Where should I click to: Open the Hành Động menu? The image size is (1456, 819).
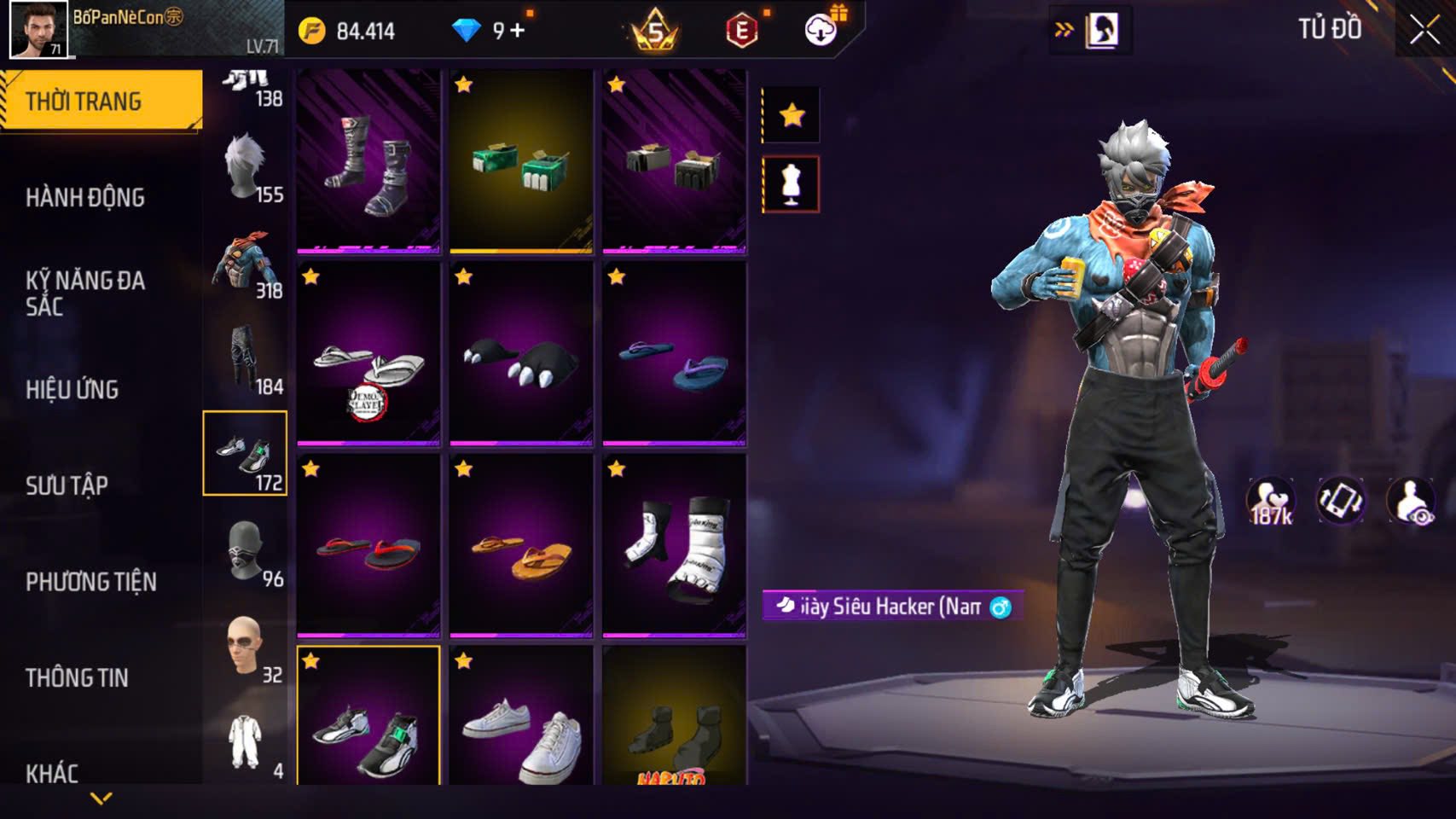point(85,197)
